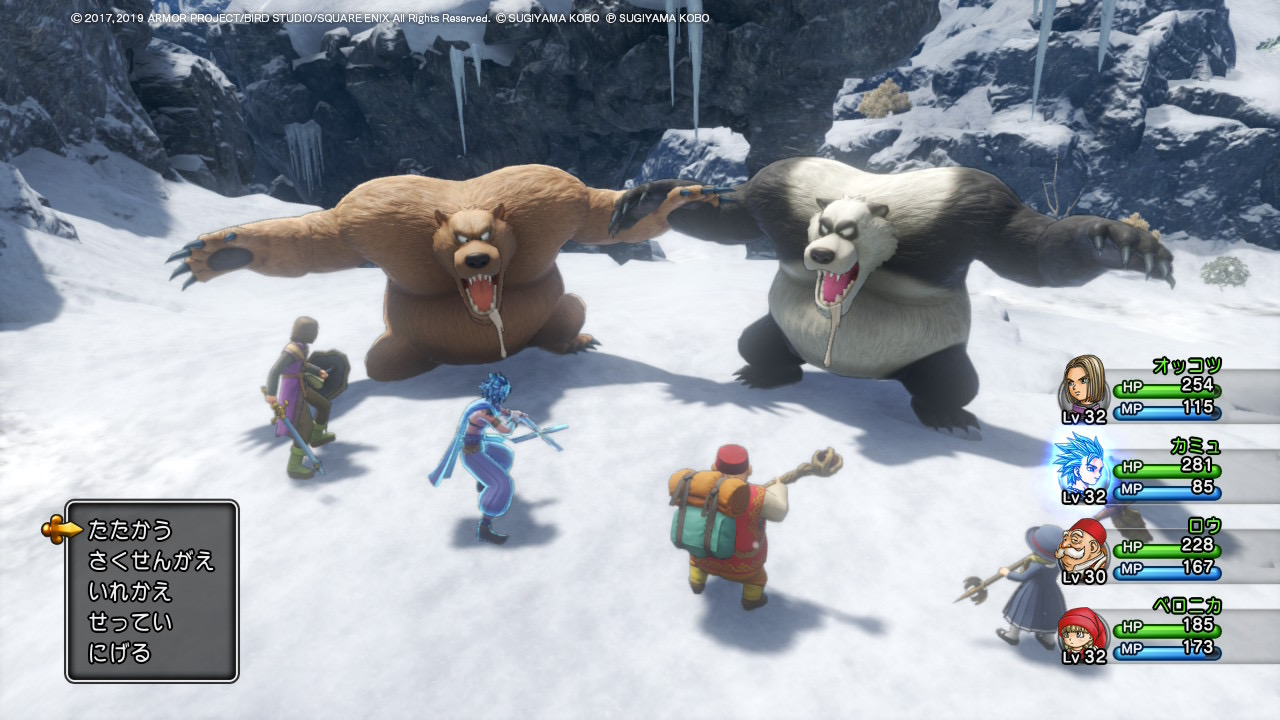Click ロウ's old man portrait
Image resolution: width=1280 pixels, height=720 pixels.
point(1085,544)
